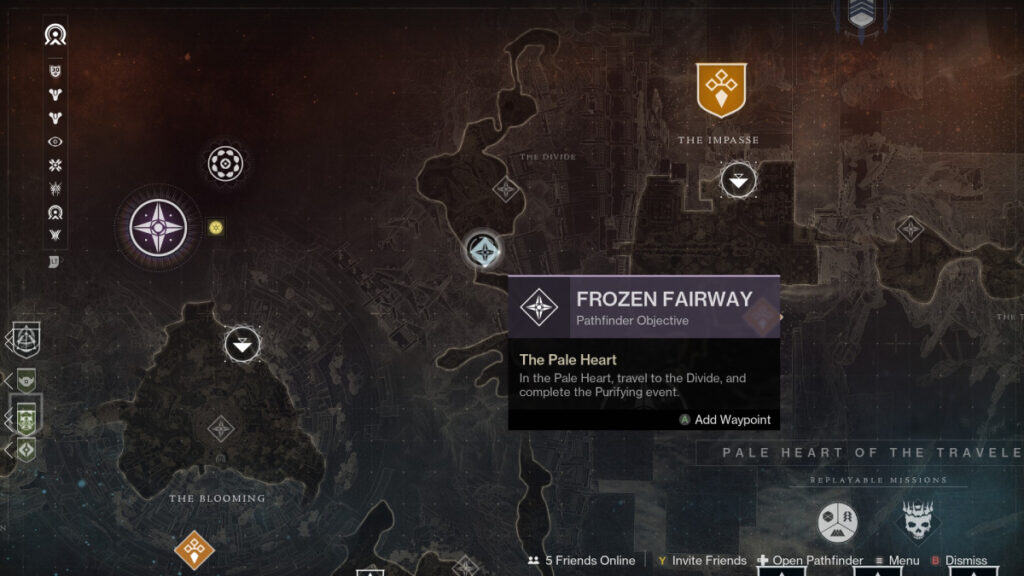1024x576 pixels.
Task: Select the orange banner above The Impasse
Action: [x=720, y=91]
